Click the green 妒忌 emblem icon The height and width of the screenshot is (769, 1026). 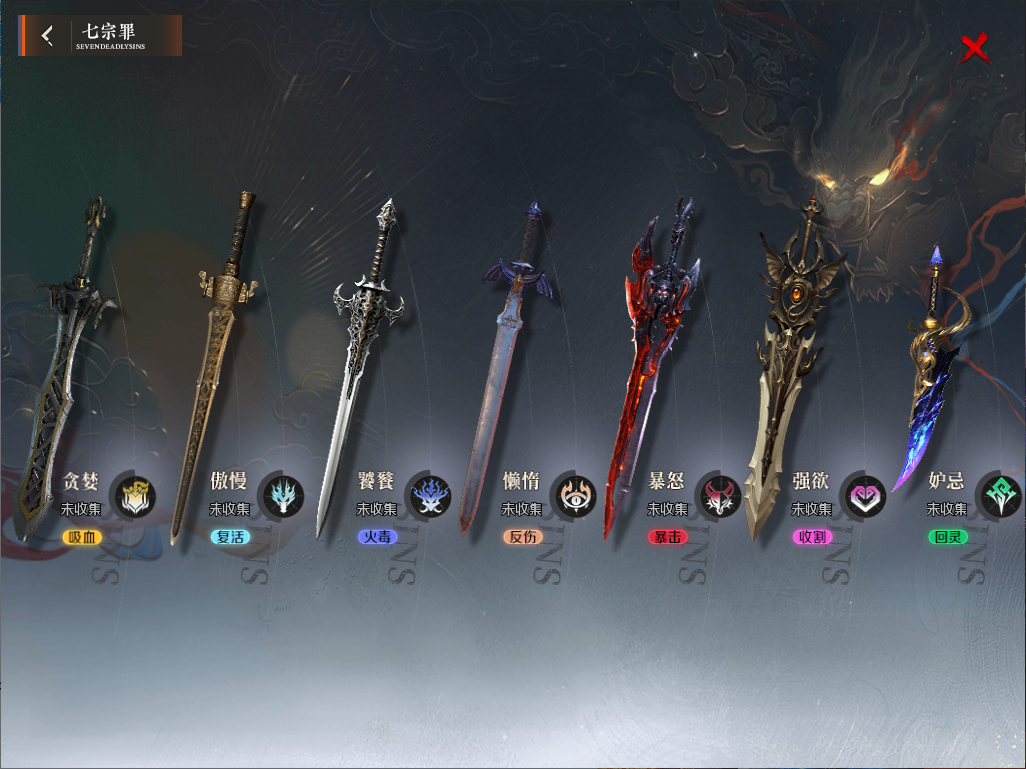[1000, 496]
